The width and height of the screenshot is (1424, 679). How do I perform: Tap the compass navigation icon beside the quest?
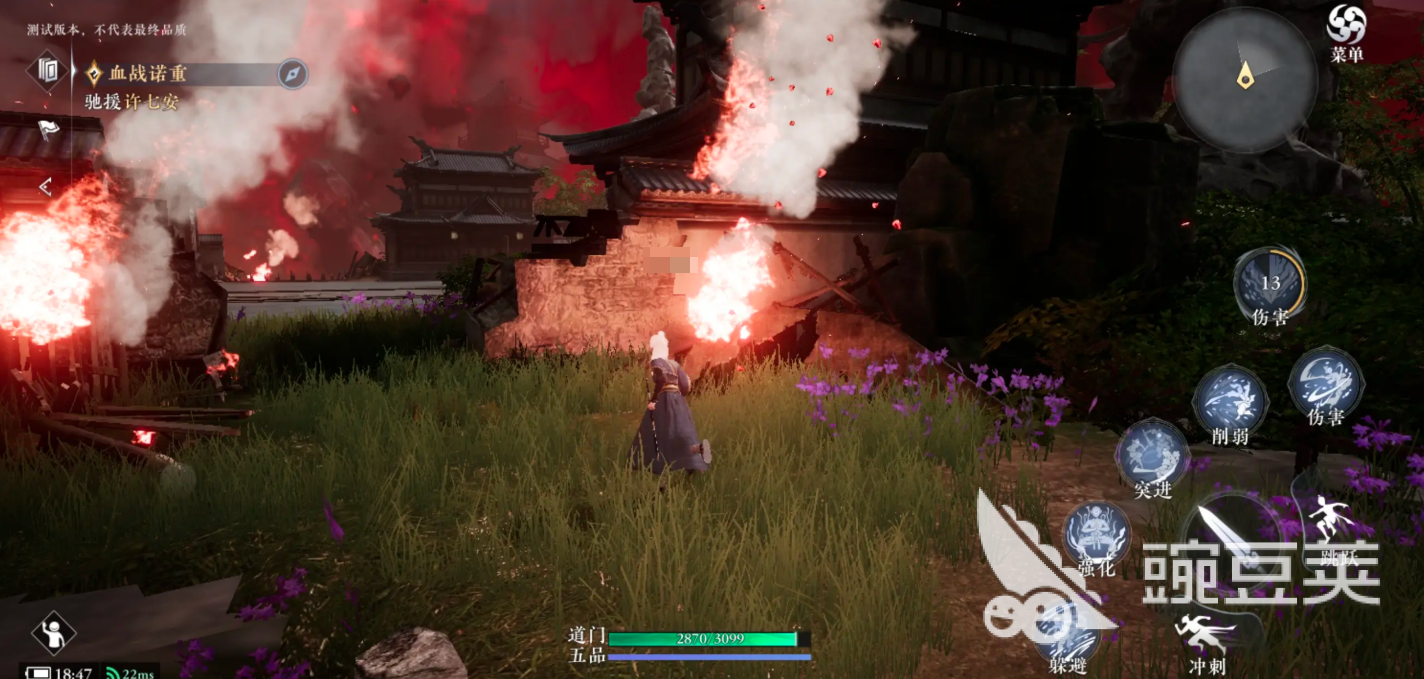292,74
